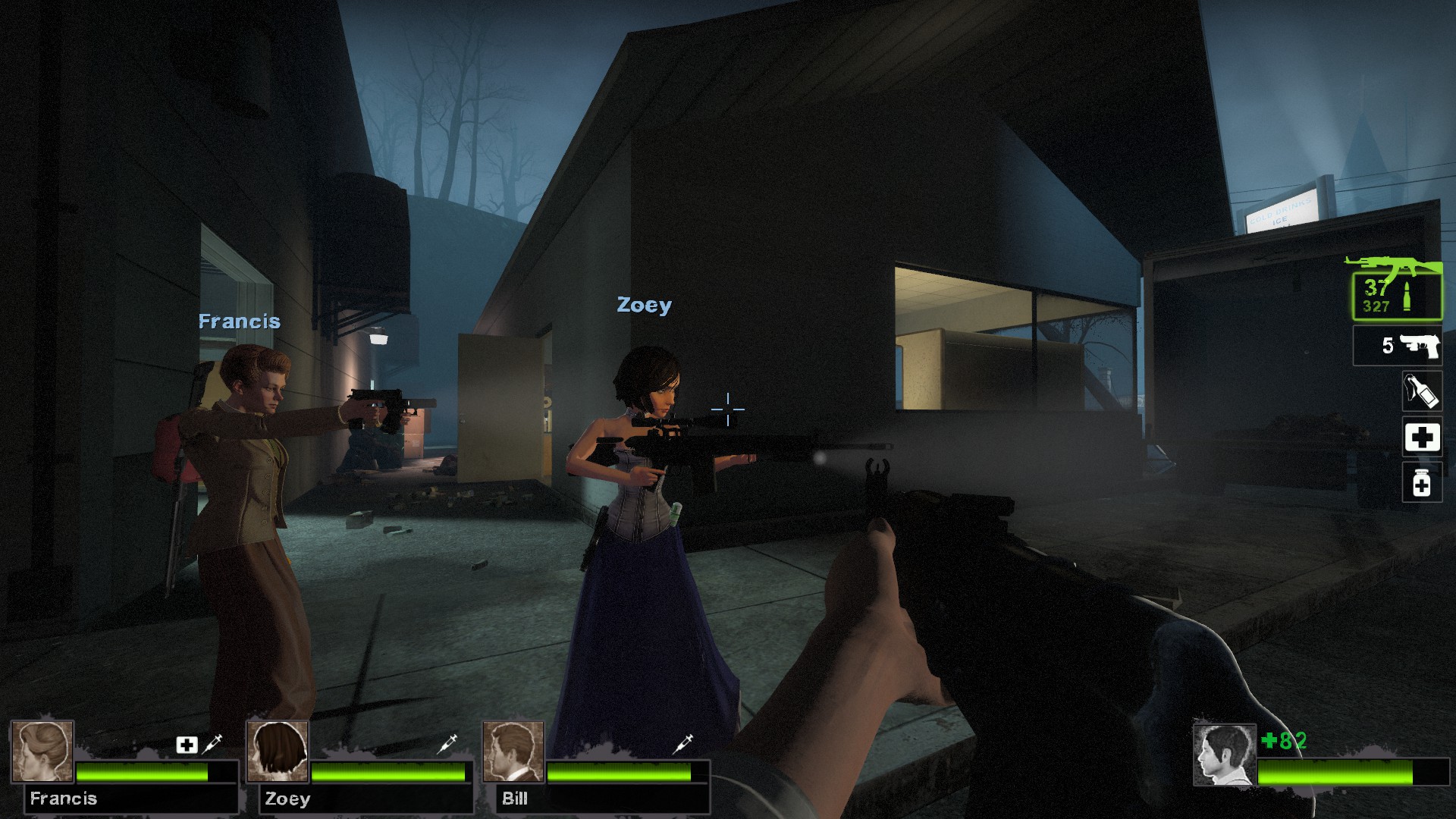Click Francis's teammate portrait
The width and height of the screenshot is (1456, 819).
[x=42, y=751]
